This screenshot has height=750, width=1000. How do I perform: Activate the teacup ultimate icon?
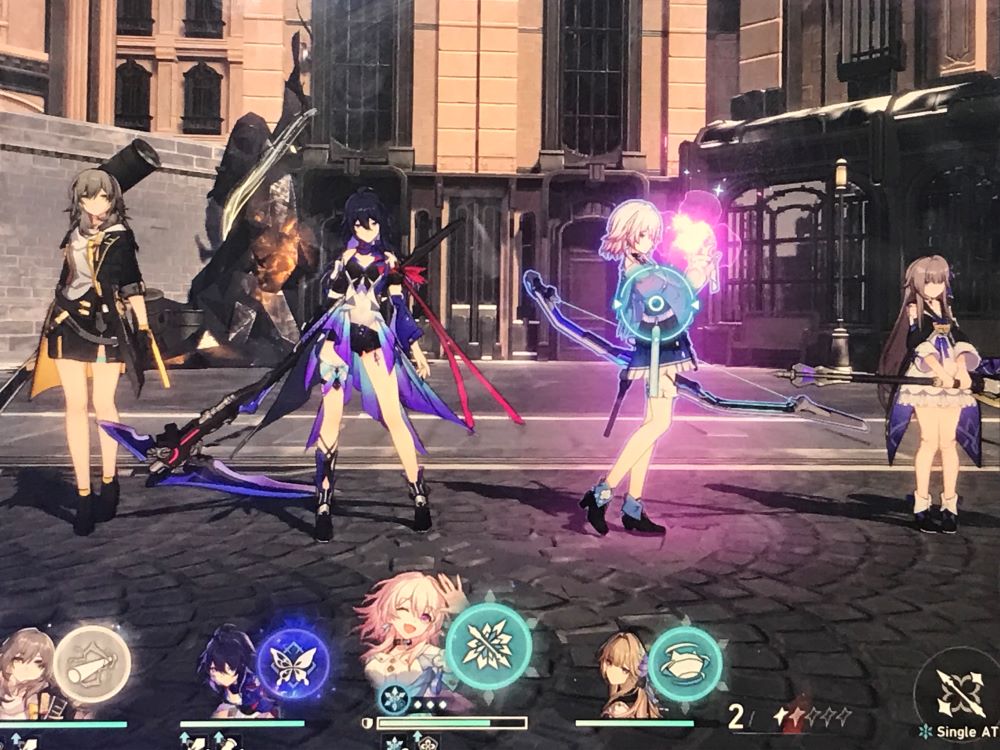point(685,663)
